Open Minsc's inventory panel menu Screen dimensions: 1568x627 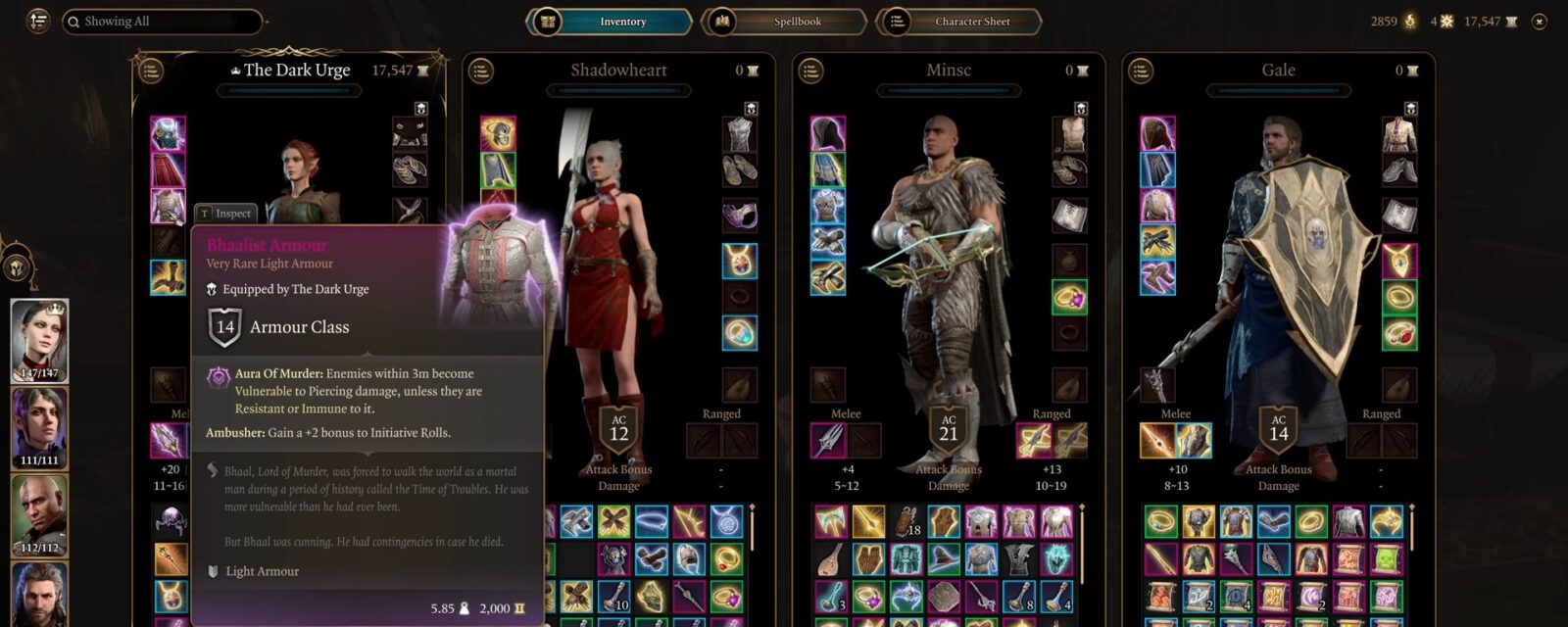810,71
